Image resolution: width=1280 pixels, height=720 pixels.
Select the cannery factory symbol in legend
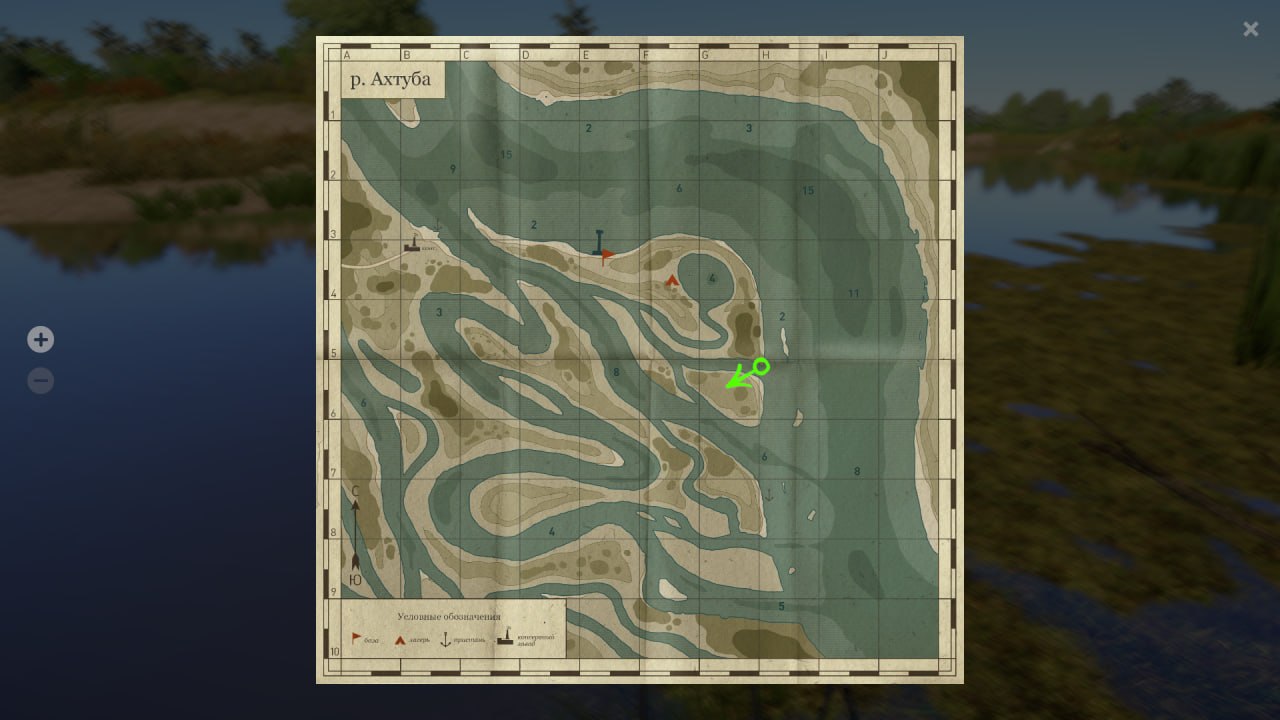pos(505,637)
